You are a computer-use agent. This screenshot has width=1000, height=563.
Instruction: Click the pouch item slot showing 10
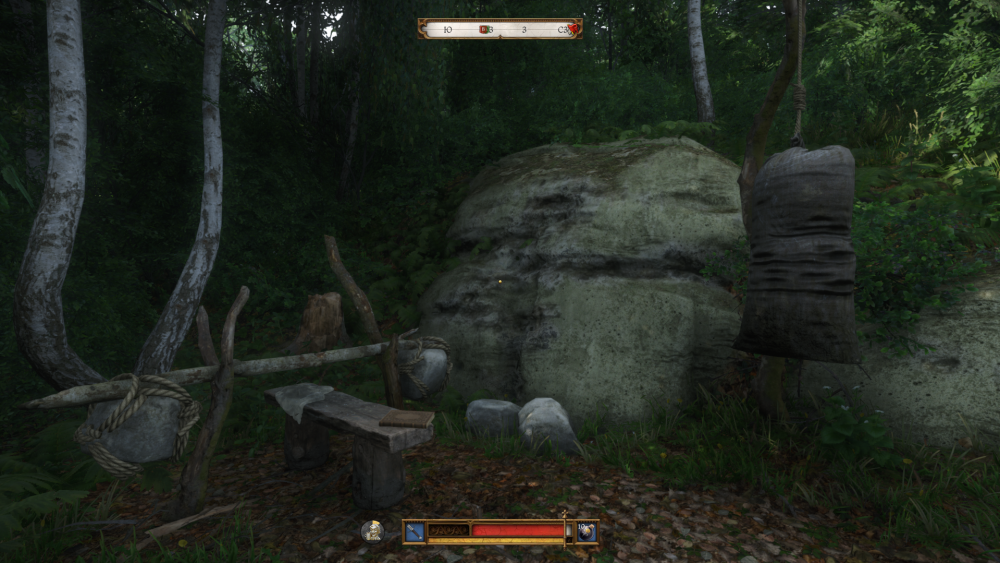(586, 531)
